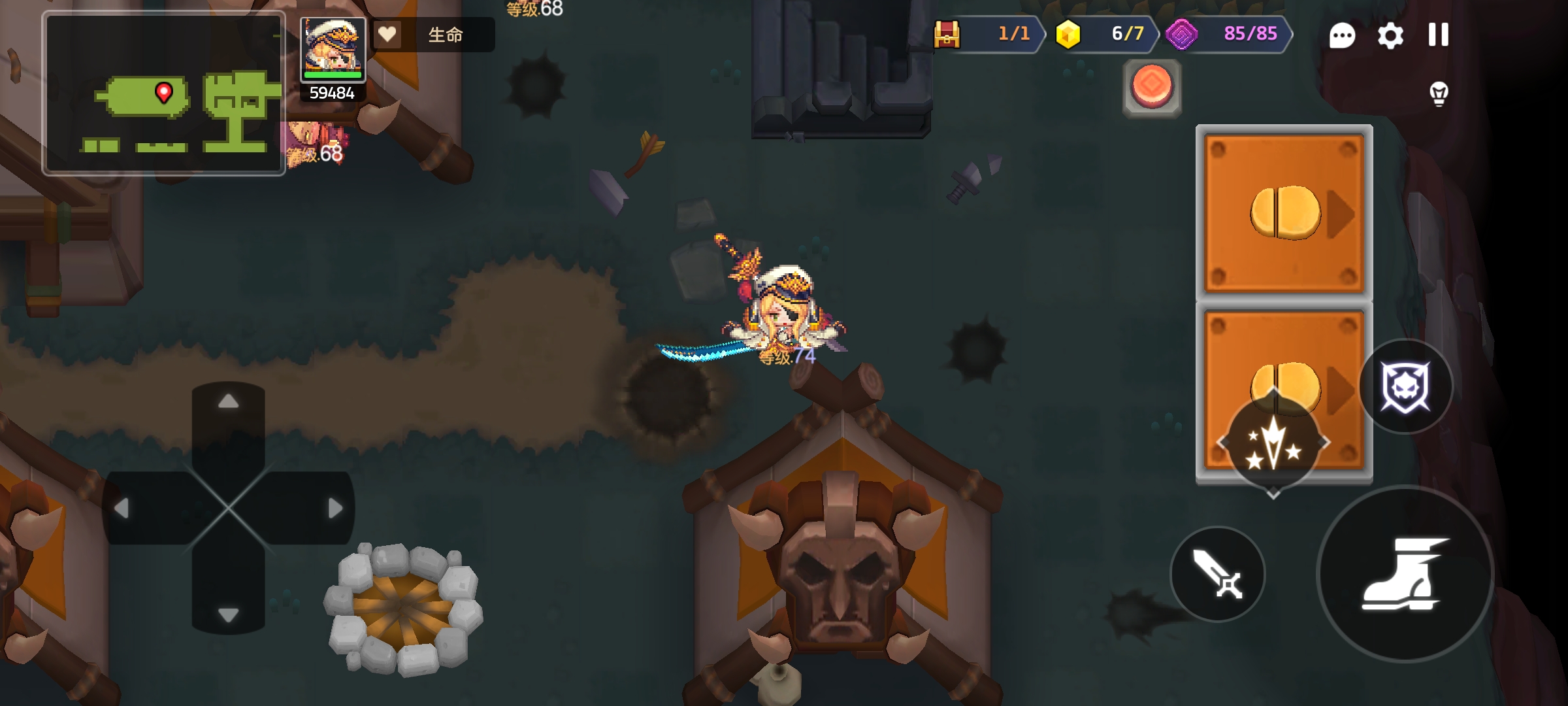Activate the skull shield skill

(x=1405, y=386)
